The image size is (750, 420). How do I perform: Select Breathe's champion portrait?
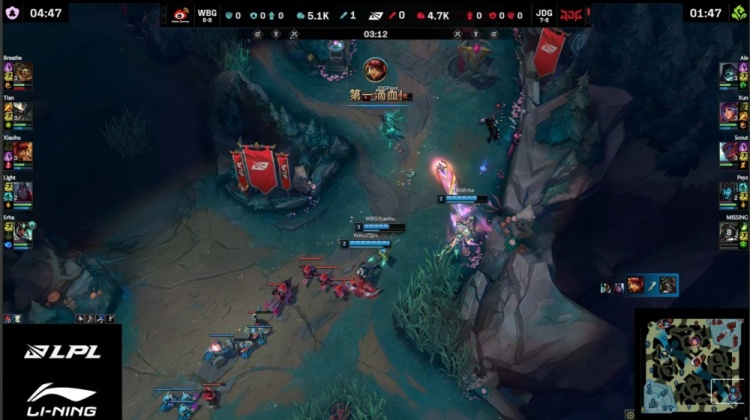[23, 75]
